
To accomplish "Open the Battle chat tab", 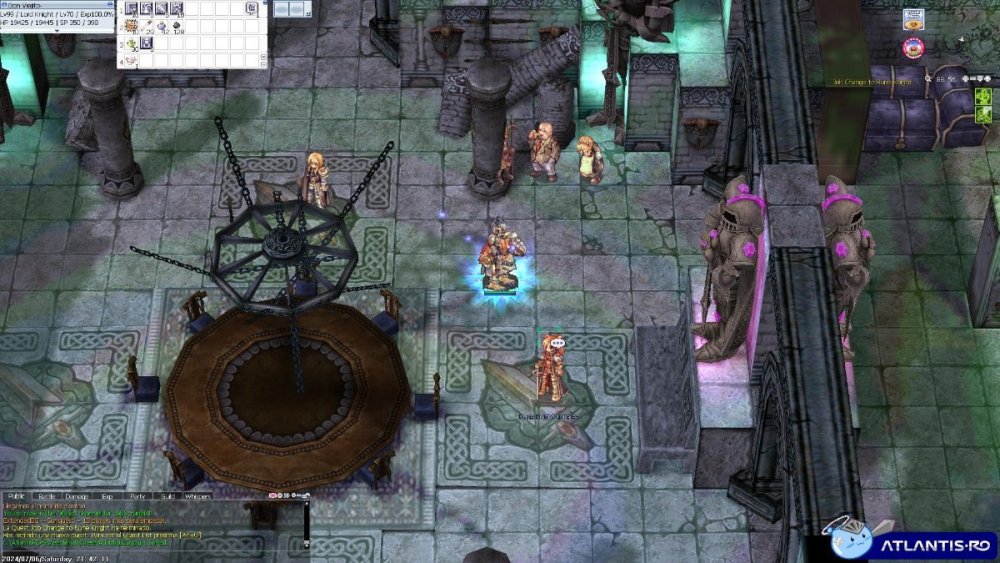I will point(47,496).
